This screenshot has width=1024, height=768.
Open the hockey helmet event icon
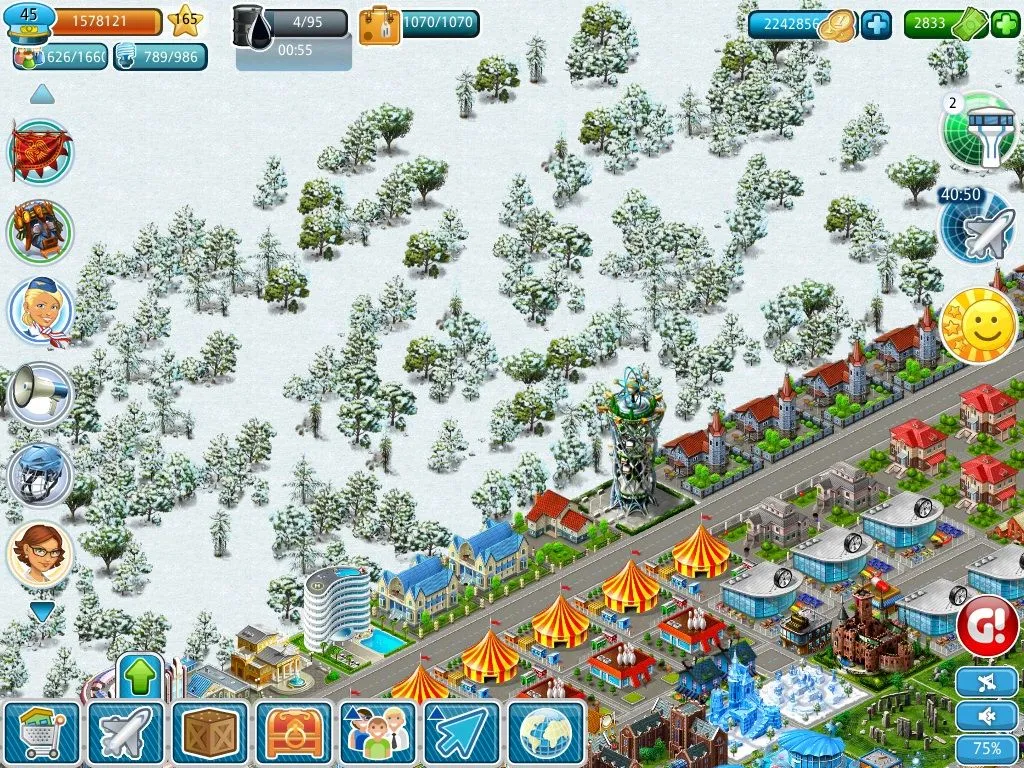click(x=41, y=474)
